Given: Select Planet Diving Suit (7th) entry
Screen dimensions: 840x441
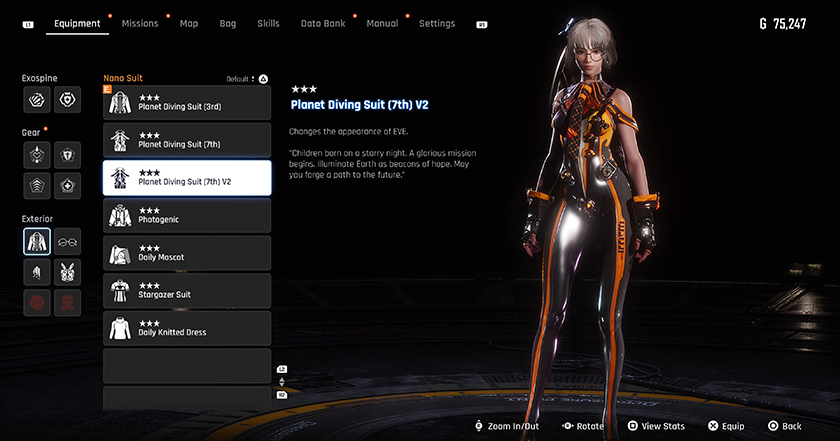Looking at the screenshot, I should click(x=187, y=139).
